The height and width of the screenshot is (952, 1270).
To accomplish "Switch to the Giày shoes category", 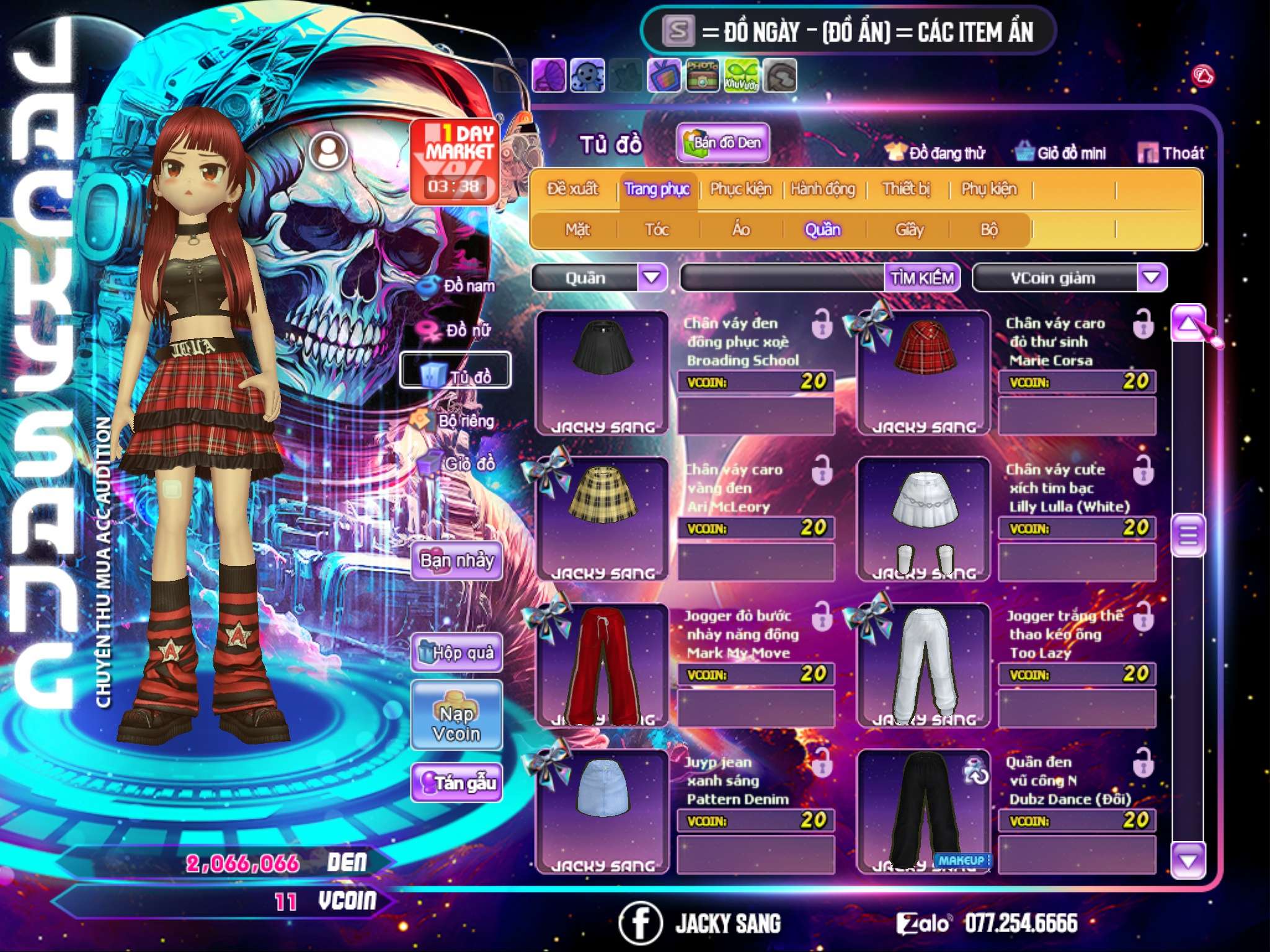I will 909,229.
